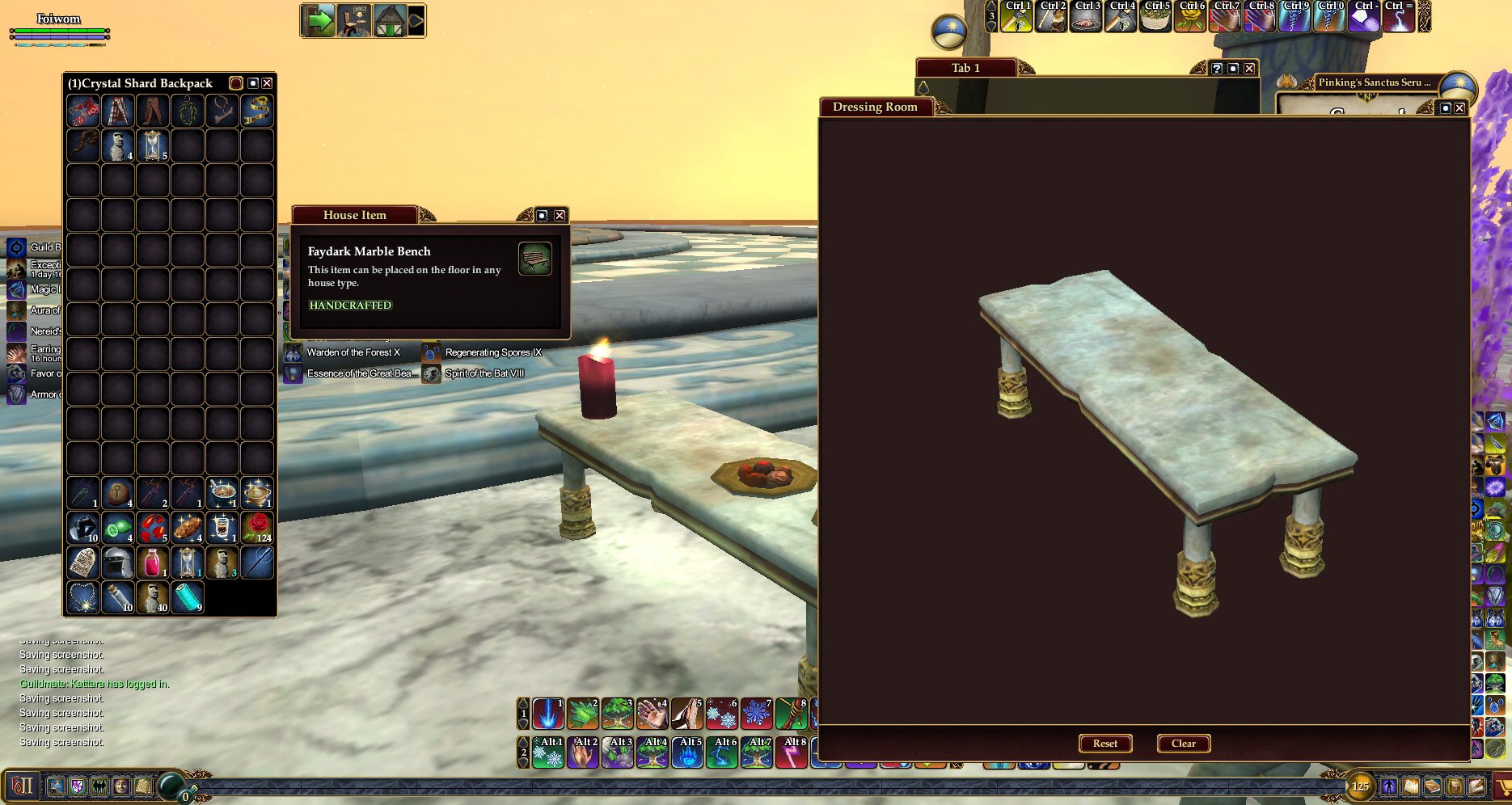Switch to Tab 1 in the chat window

[x=965, y=68]
